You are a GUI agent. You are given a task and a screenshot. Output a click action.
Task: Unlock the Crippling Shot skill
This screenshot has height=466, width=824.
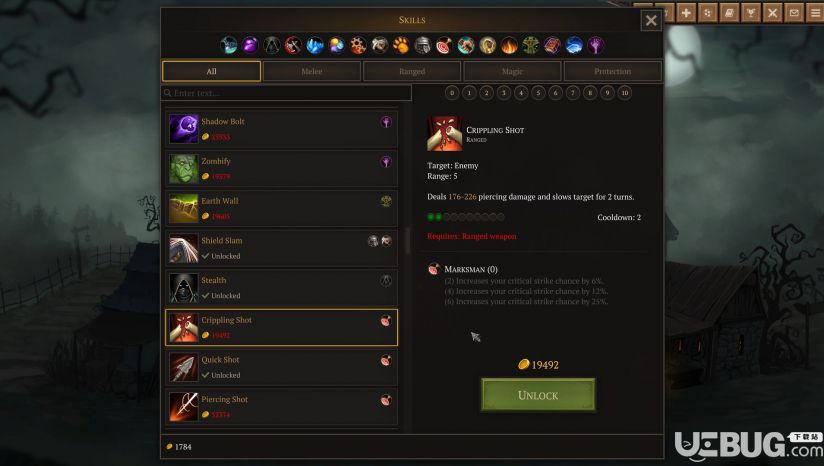pyautogui.click(x=537, y=395)
